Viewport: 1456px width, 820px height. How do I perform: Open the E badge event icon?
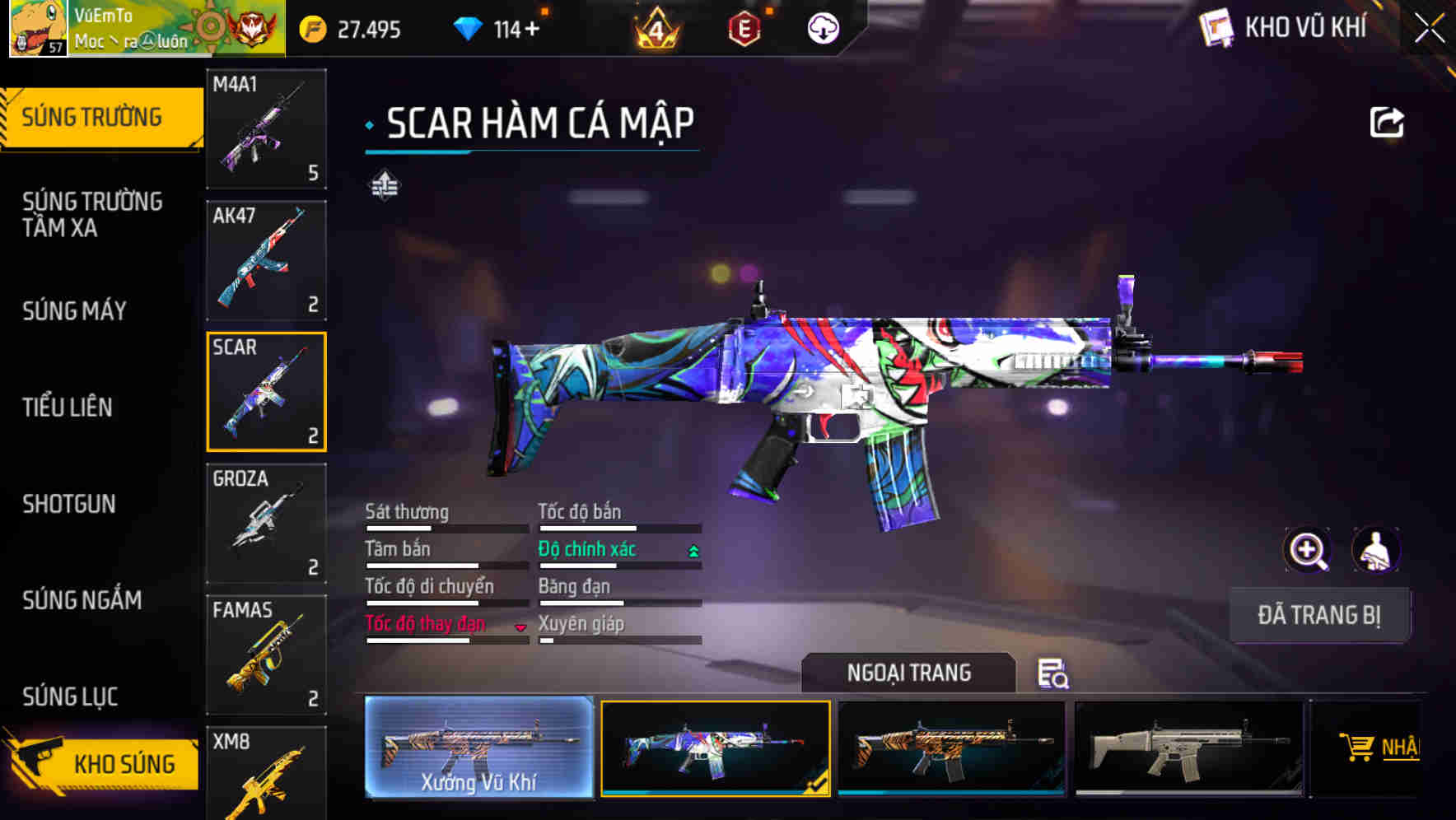(x=745, y=29)
